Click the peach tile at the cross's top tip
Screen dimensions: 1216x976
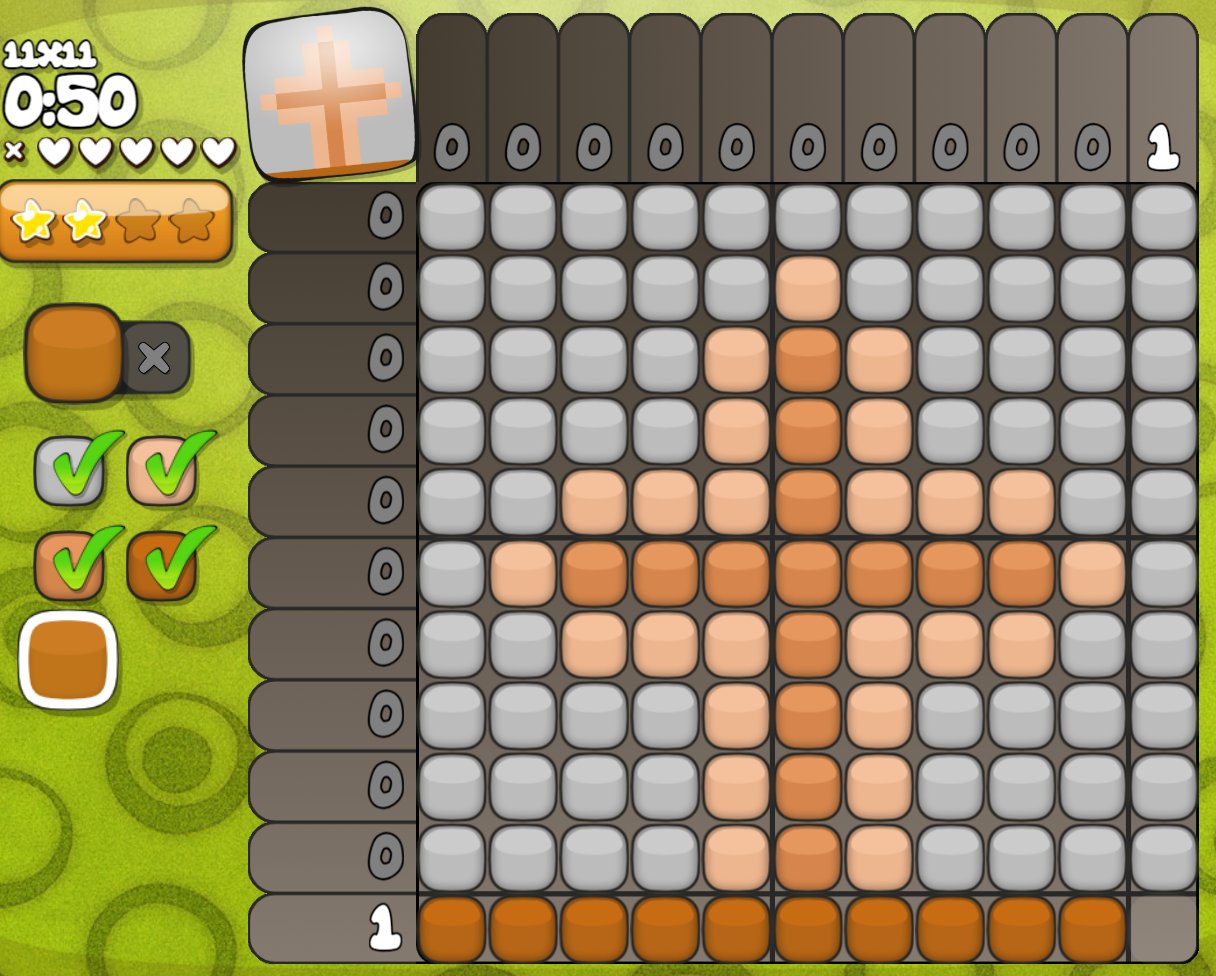pos(807,289)
